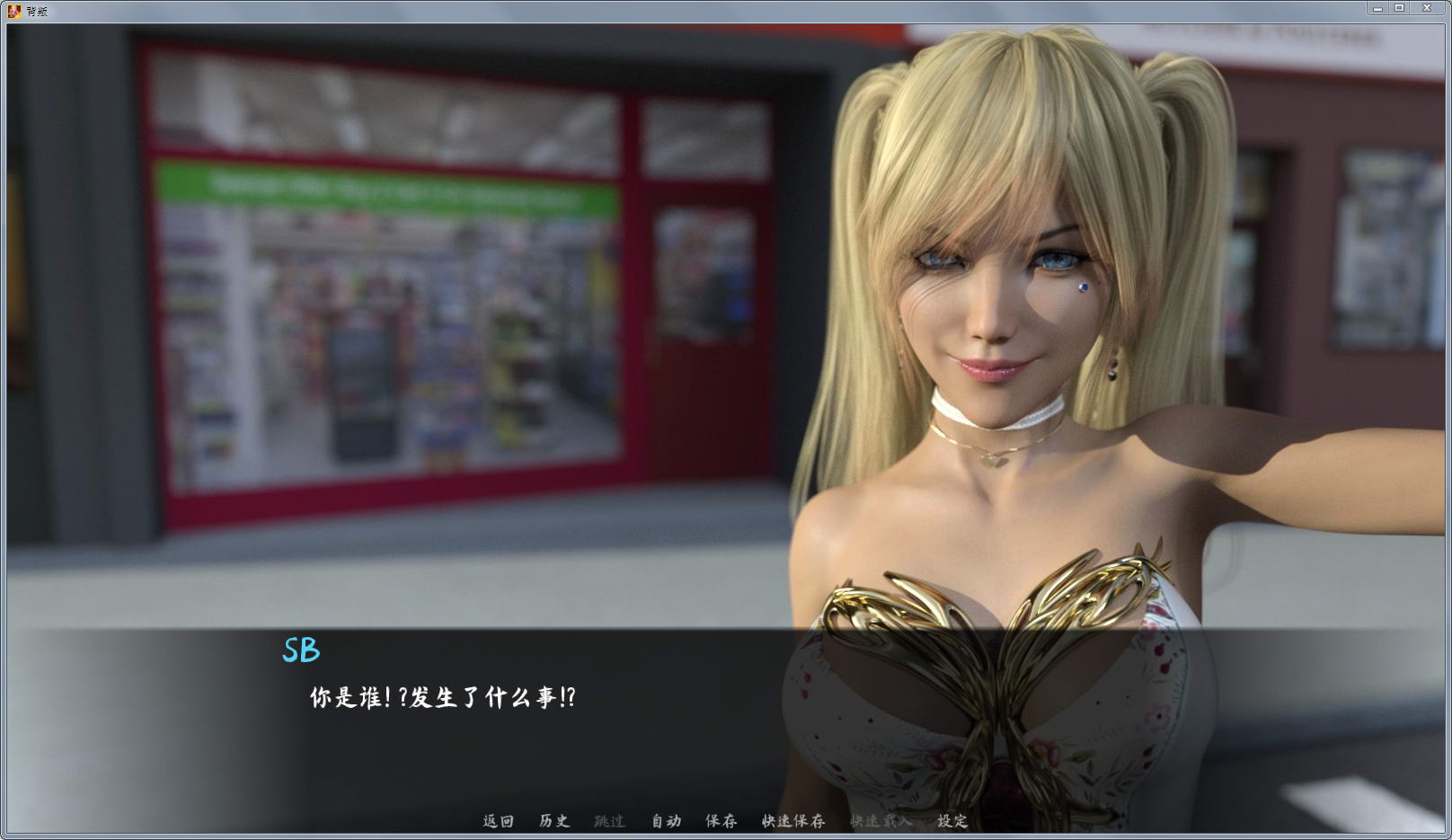This screenshot has width=1452, height=840.
Task: Minimize the game window
Action: point(1377,8)
